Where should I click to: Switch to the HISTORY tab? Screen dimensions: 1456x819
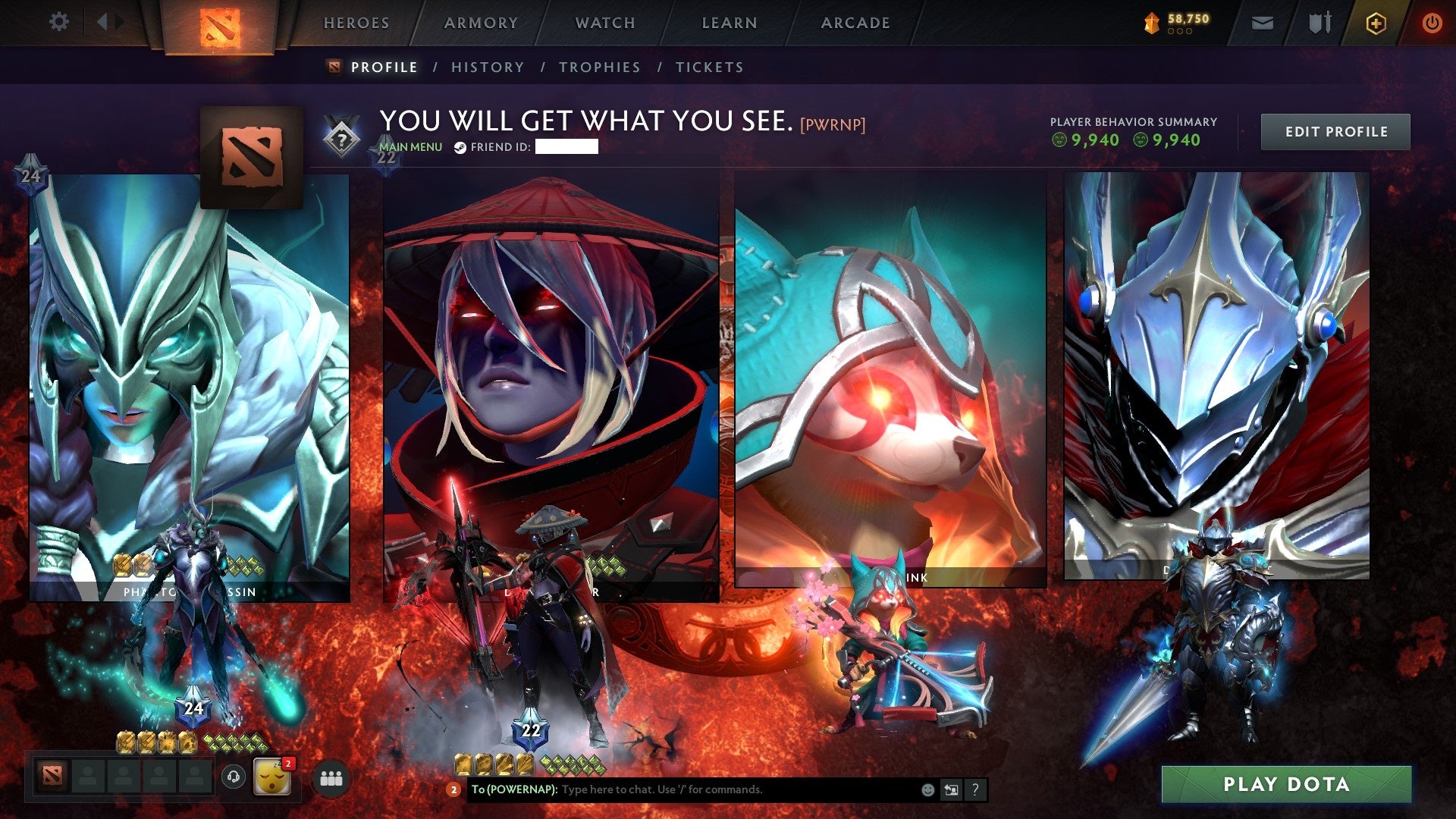tap(486, 67)
